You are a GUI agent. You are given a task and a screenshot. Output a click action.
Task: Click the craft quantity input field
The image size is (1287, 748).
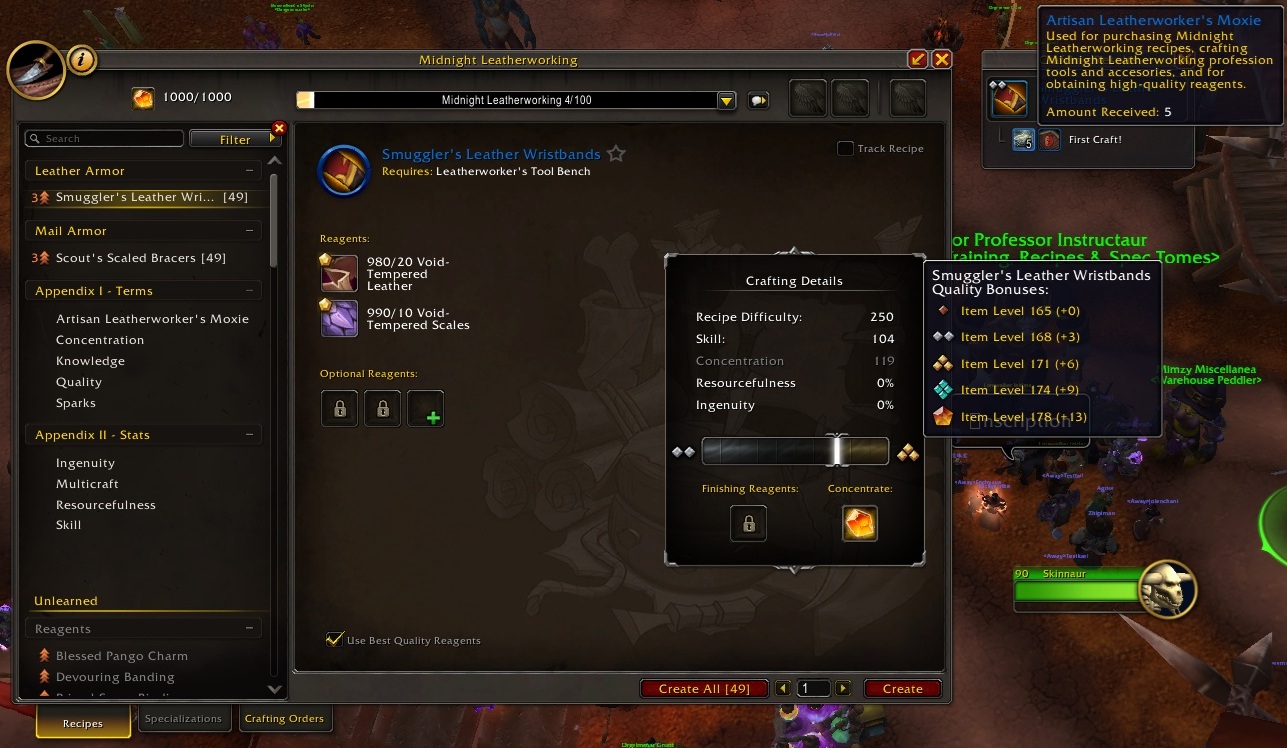click(x=813, y=688)
